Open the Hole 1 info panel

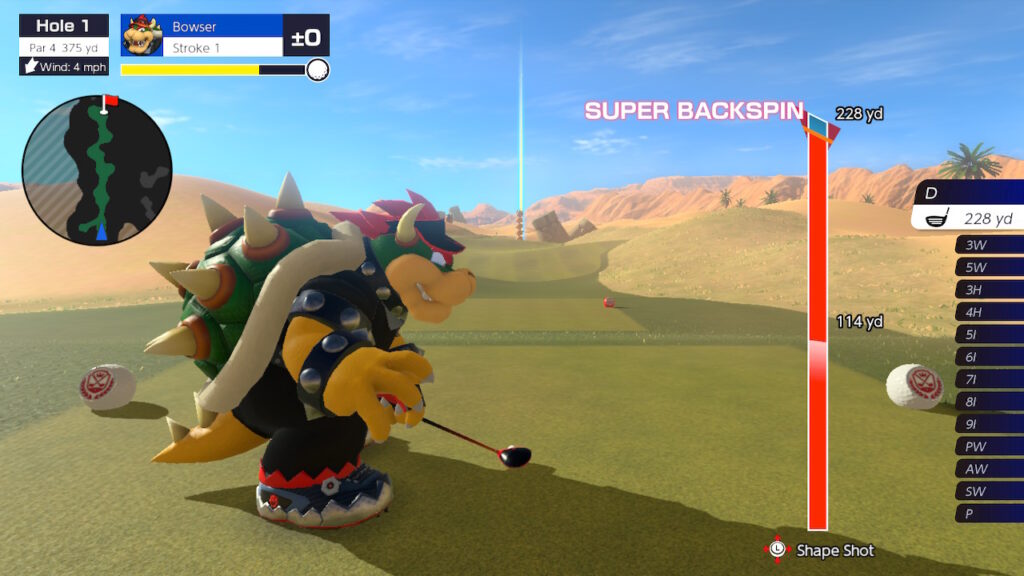63,44
